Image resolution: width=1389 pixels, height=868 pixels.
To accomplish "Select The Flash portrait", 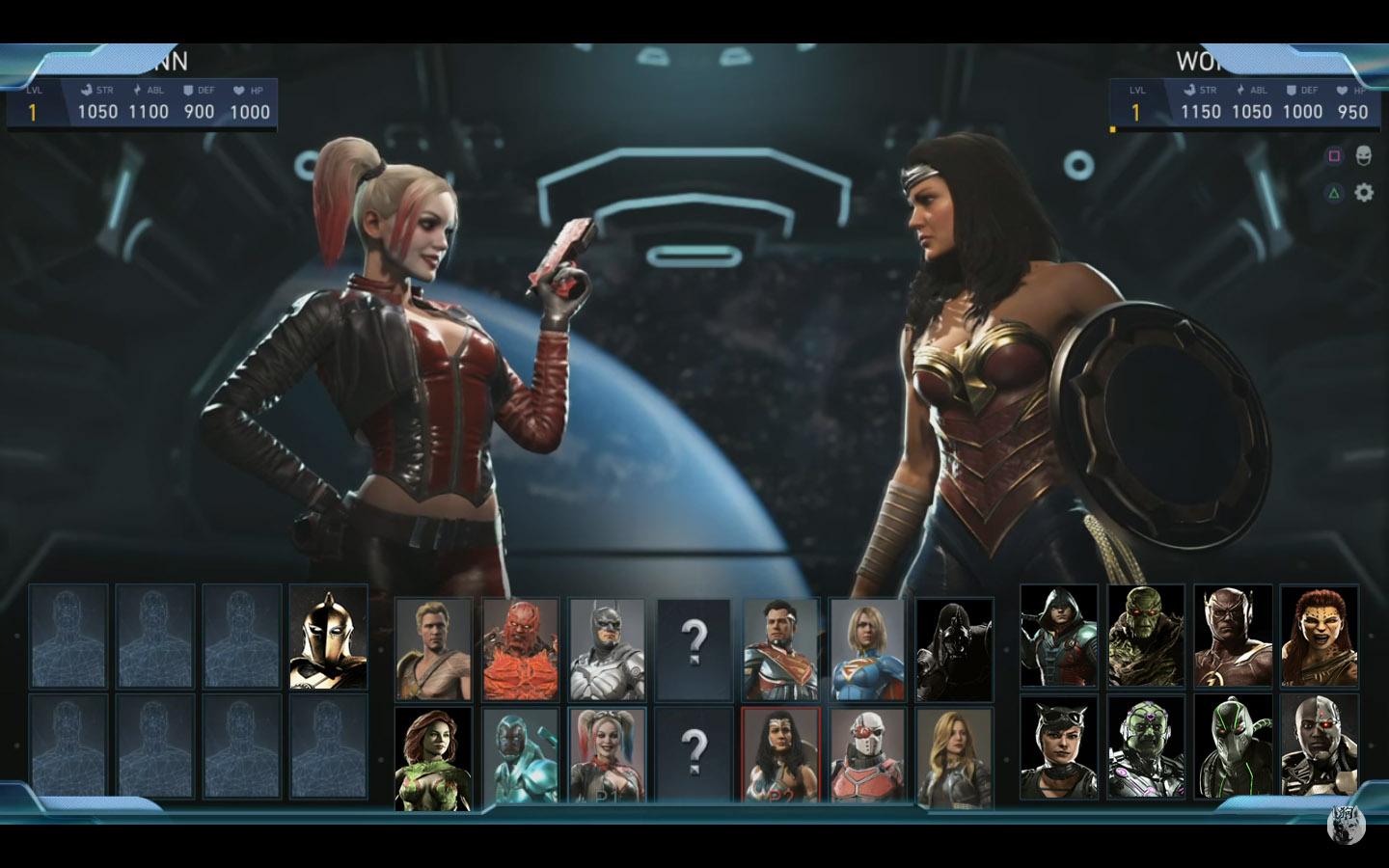I will (1233, 637).
